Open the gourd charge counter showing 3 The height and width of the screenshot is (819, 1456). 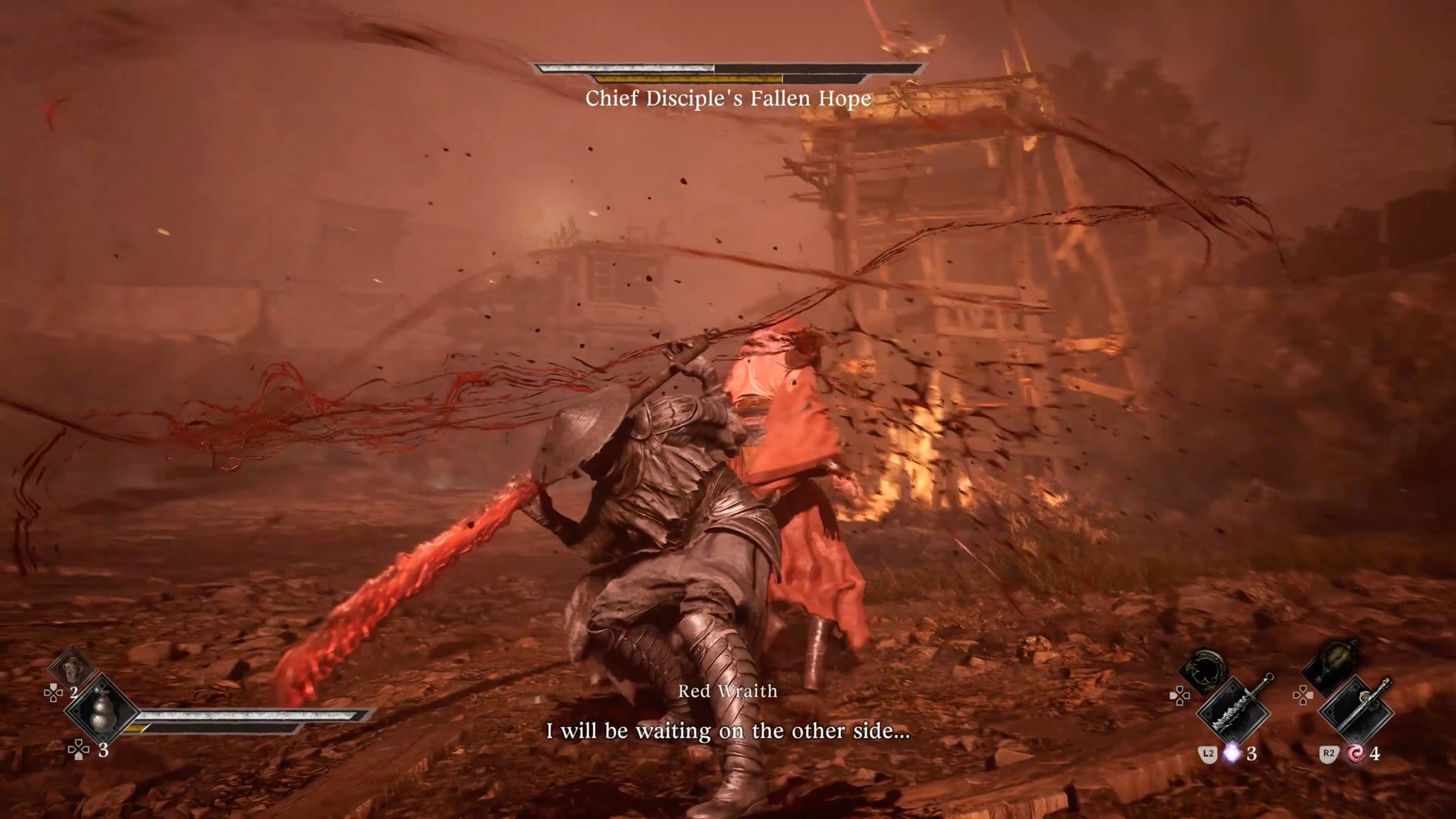click(x=104, y=751)
